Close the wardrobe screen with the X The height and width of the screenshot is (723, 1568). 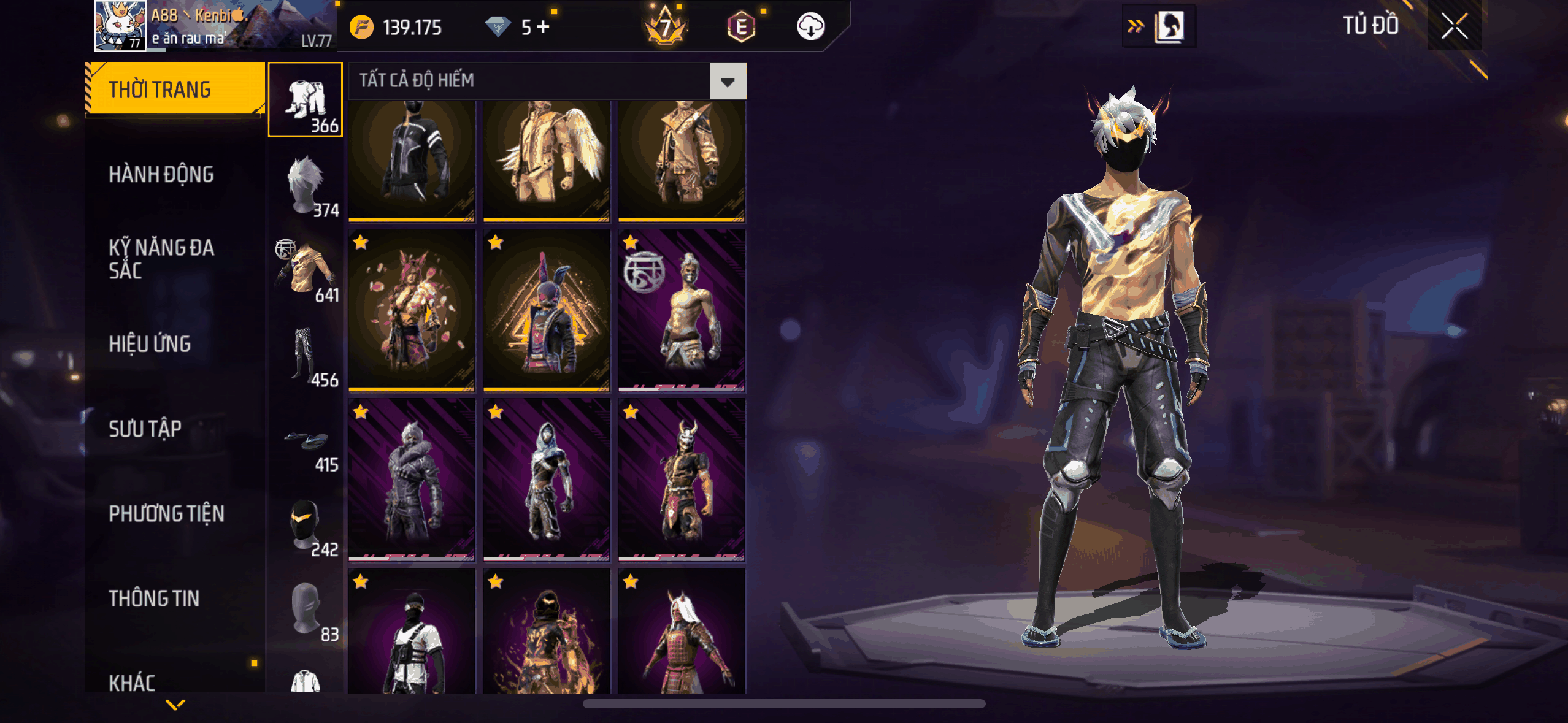(x=1454, y=26)
